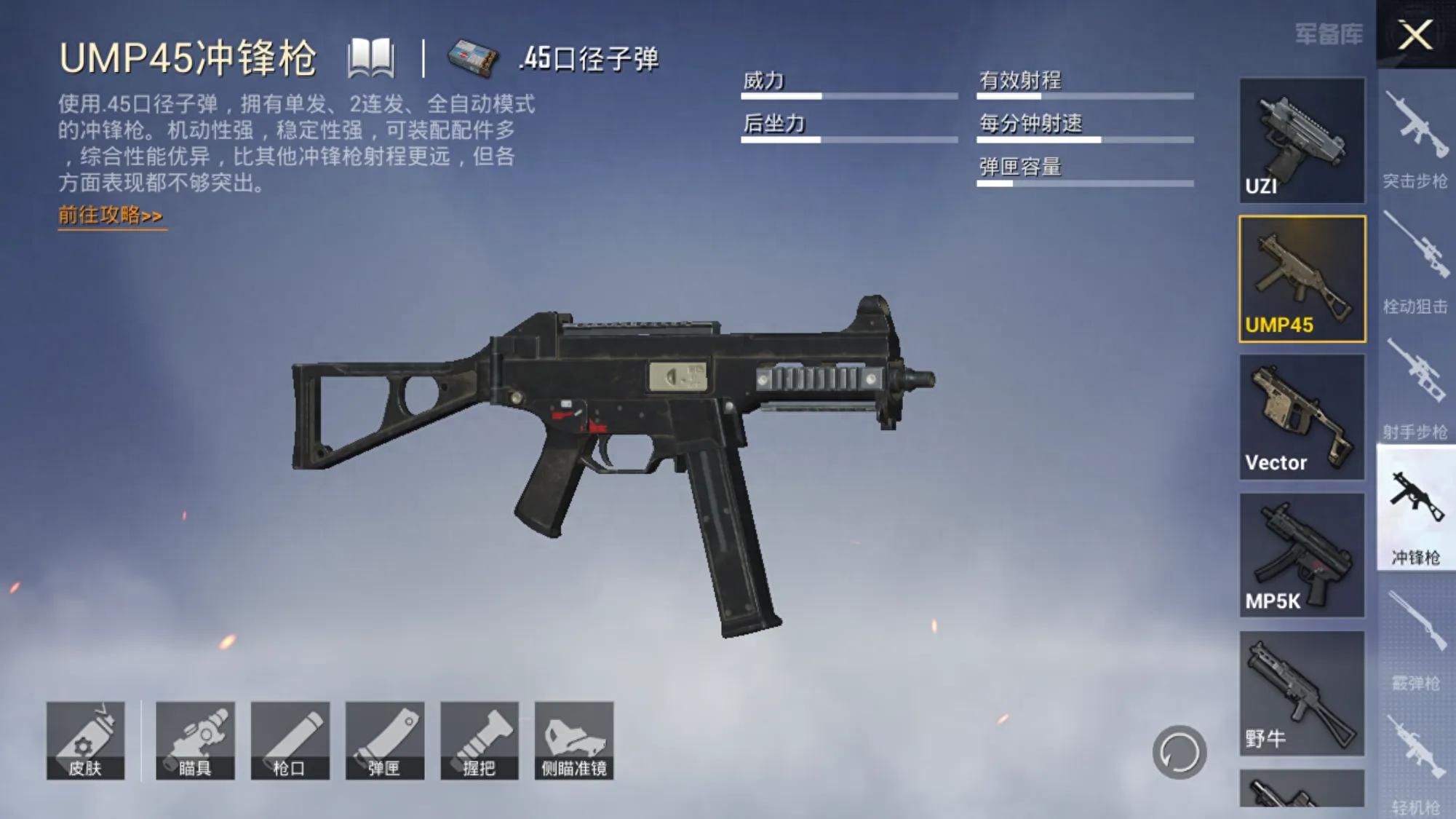
Task: Select the UZI weapon thumbnail
Action: 1302,140
